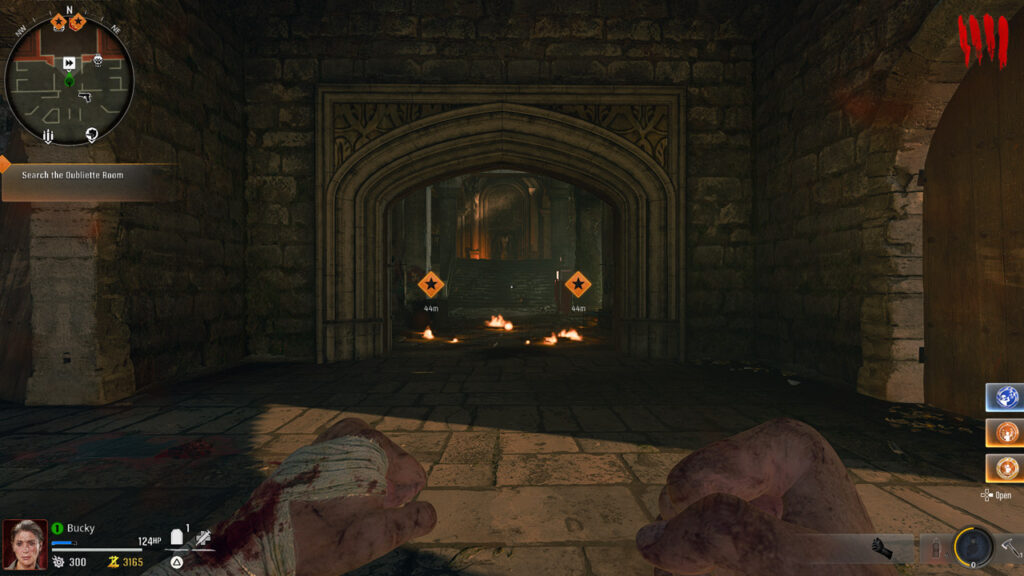Select the red round tally marks
Viewport: 1024px width, 576px height.
pyautogui.click(x=984, y=40)
